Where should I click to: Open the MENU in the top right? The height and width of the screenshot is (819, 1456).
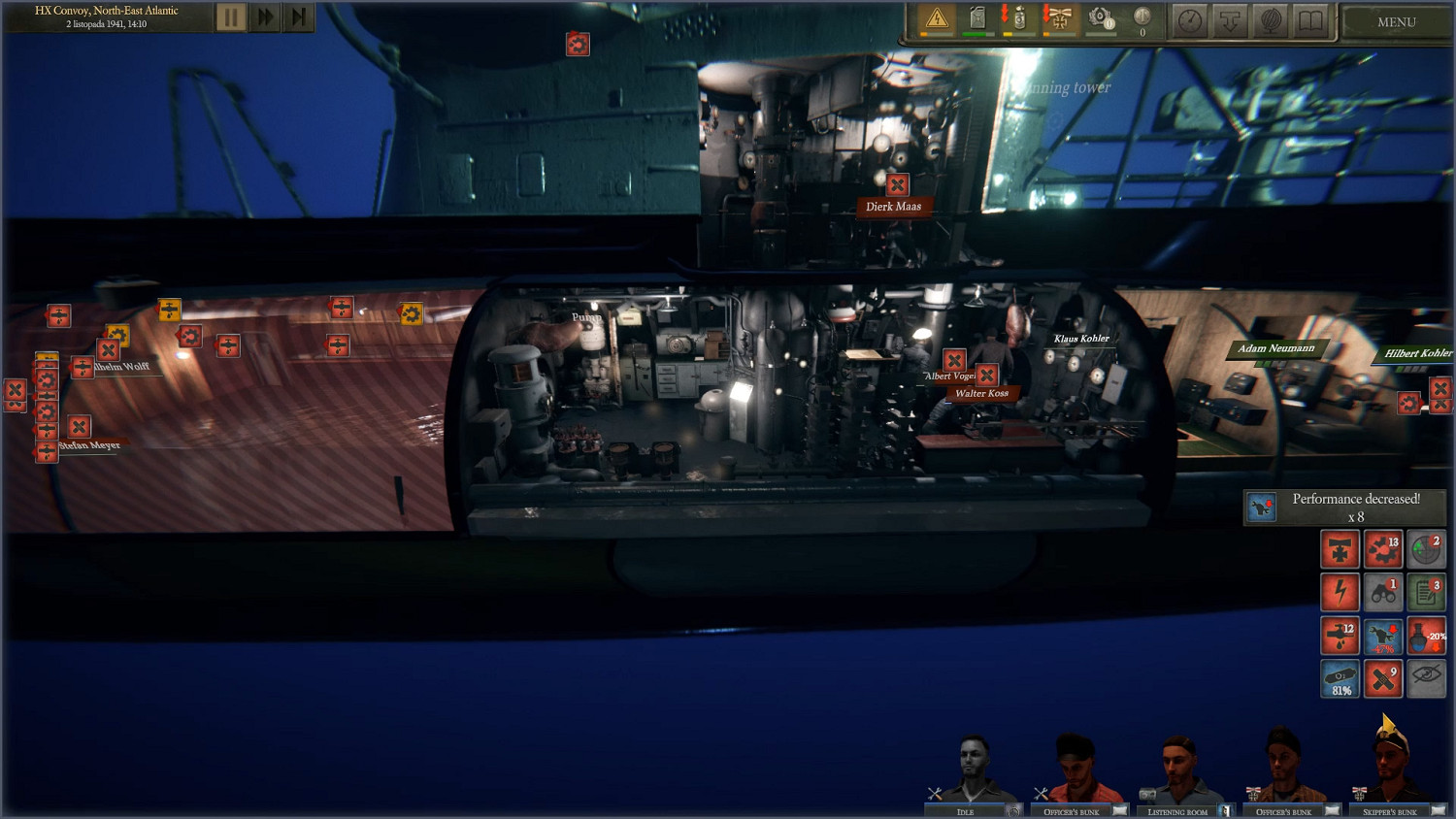(1395, 21)
